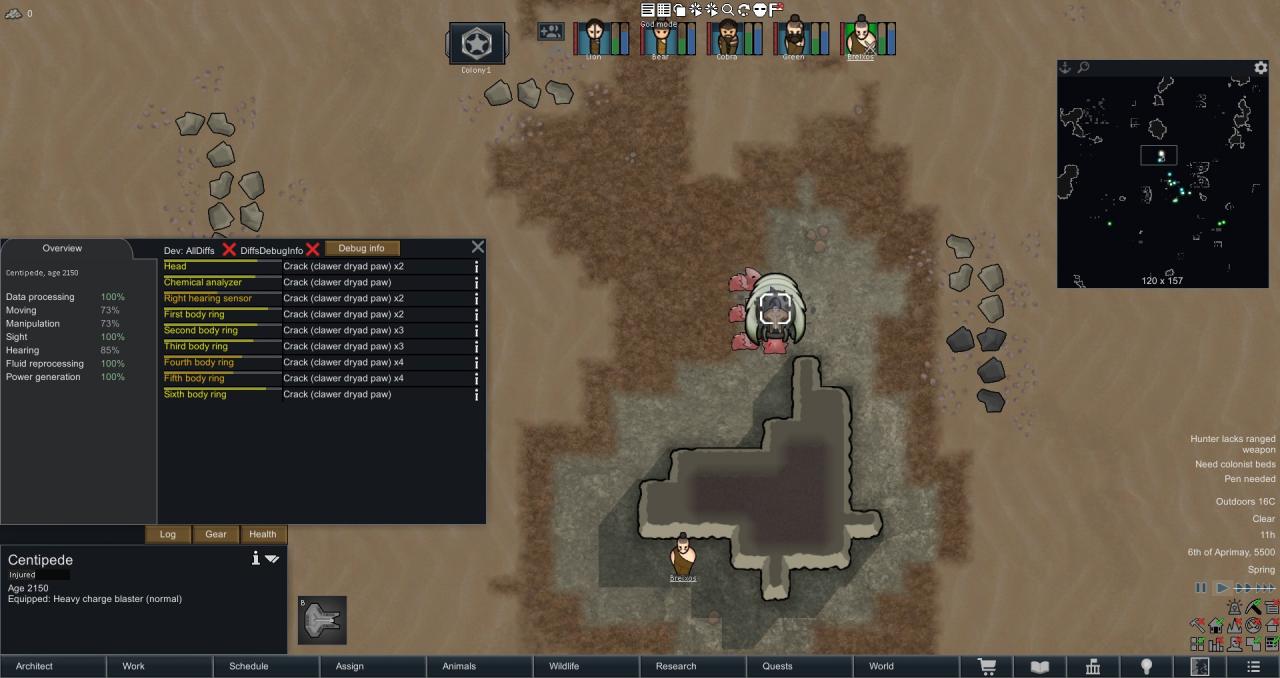
Task: Open the Colony 1 map button
Action: (476, 44)
